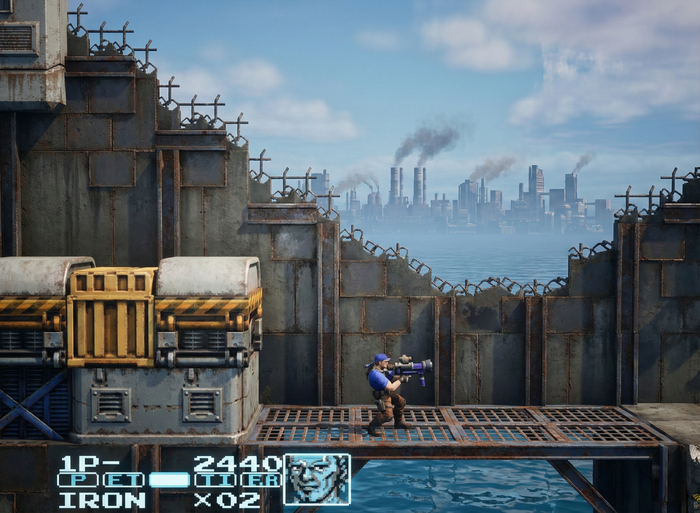The height and width of the screenshot is (513, 700).
Task: Activate the highlighted power-up slot
Action: click(x=169, y=480)
